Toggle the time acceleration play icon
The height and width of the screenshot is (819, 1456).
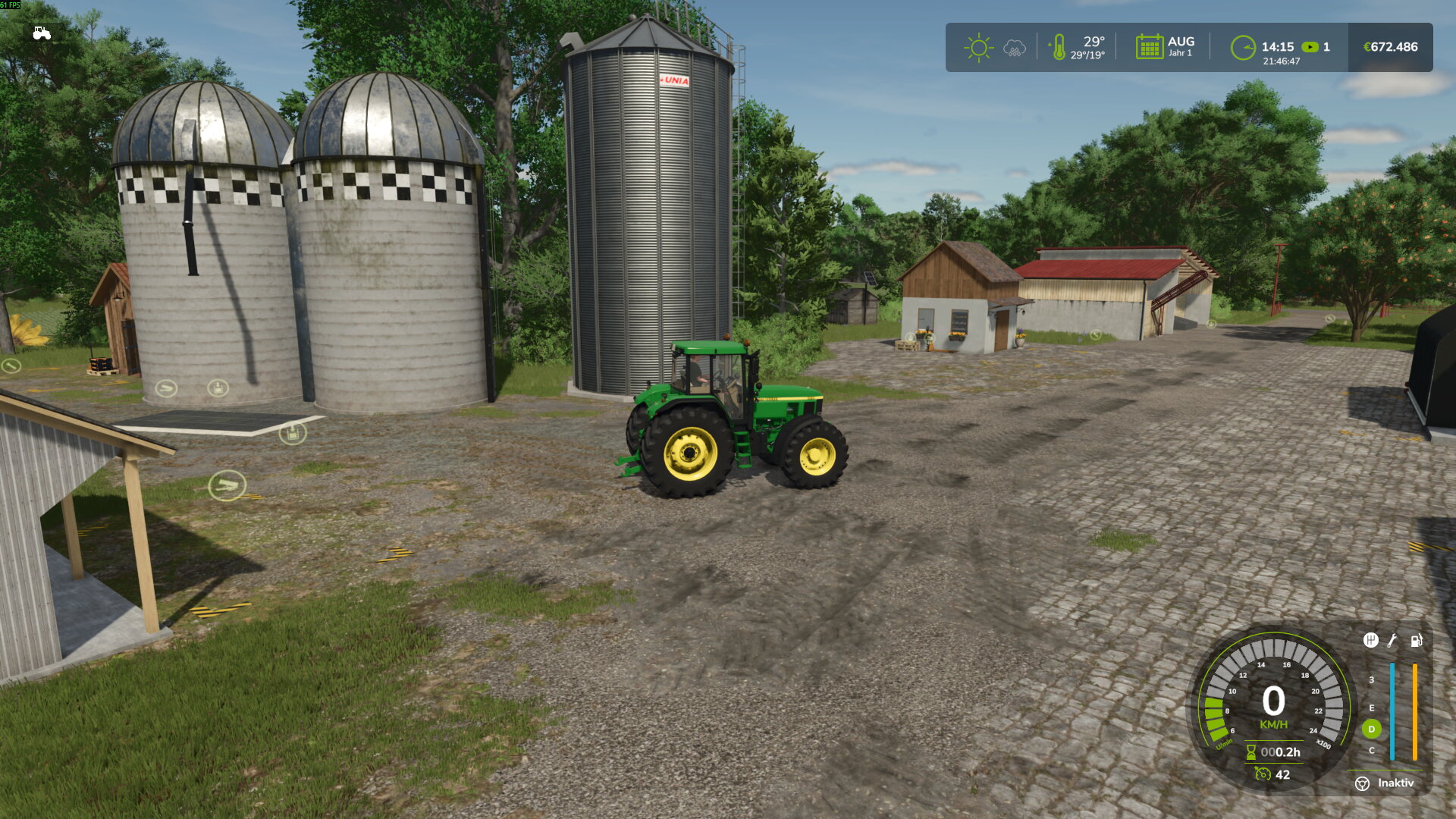[x=1310, y=47]
